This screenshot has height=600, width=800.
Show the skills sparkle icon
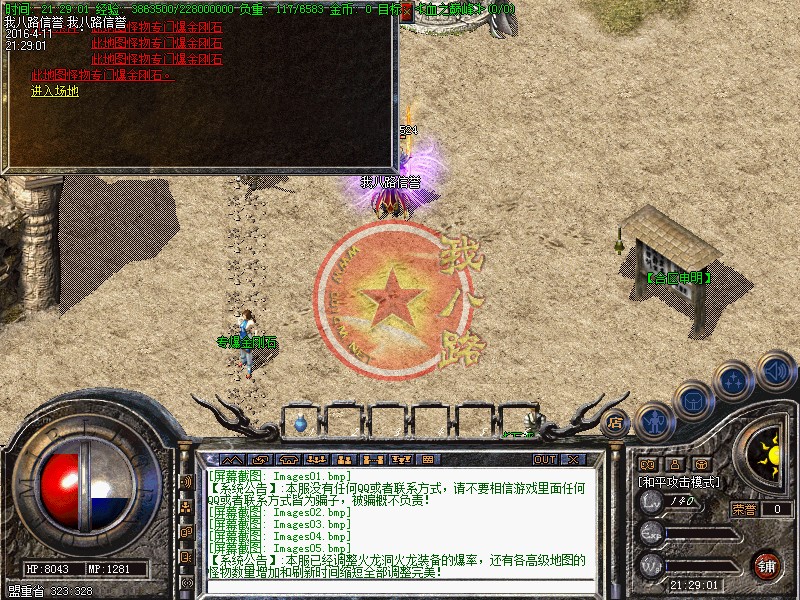[x=734, y=381]
